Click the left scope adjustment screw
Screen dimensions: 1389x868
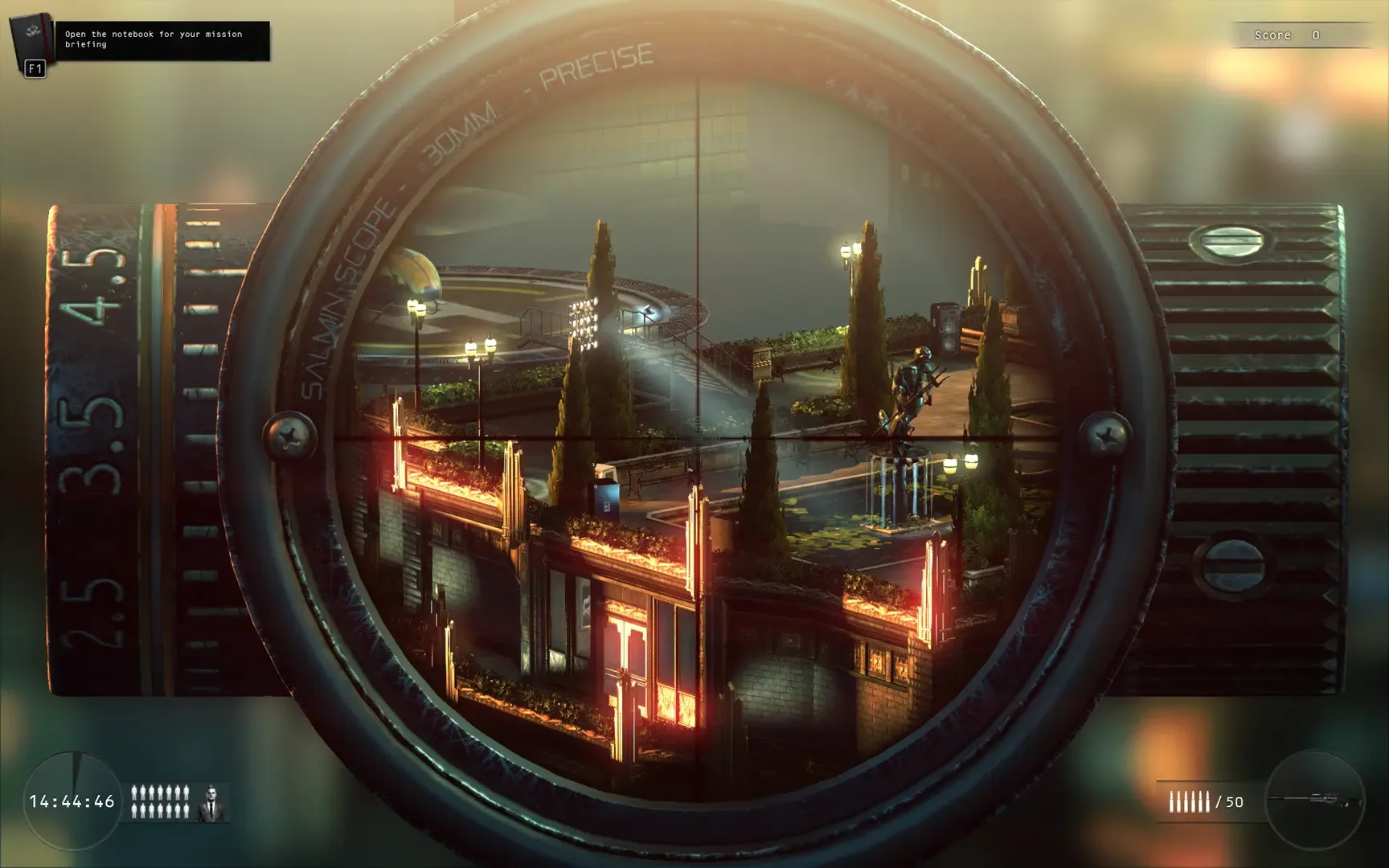291,435
